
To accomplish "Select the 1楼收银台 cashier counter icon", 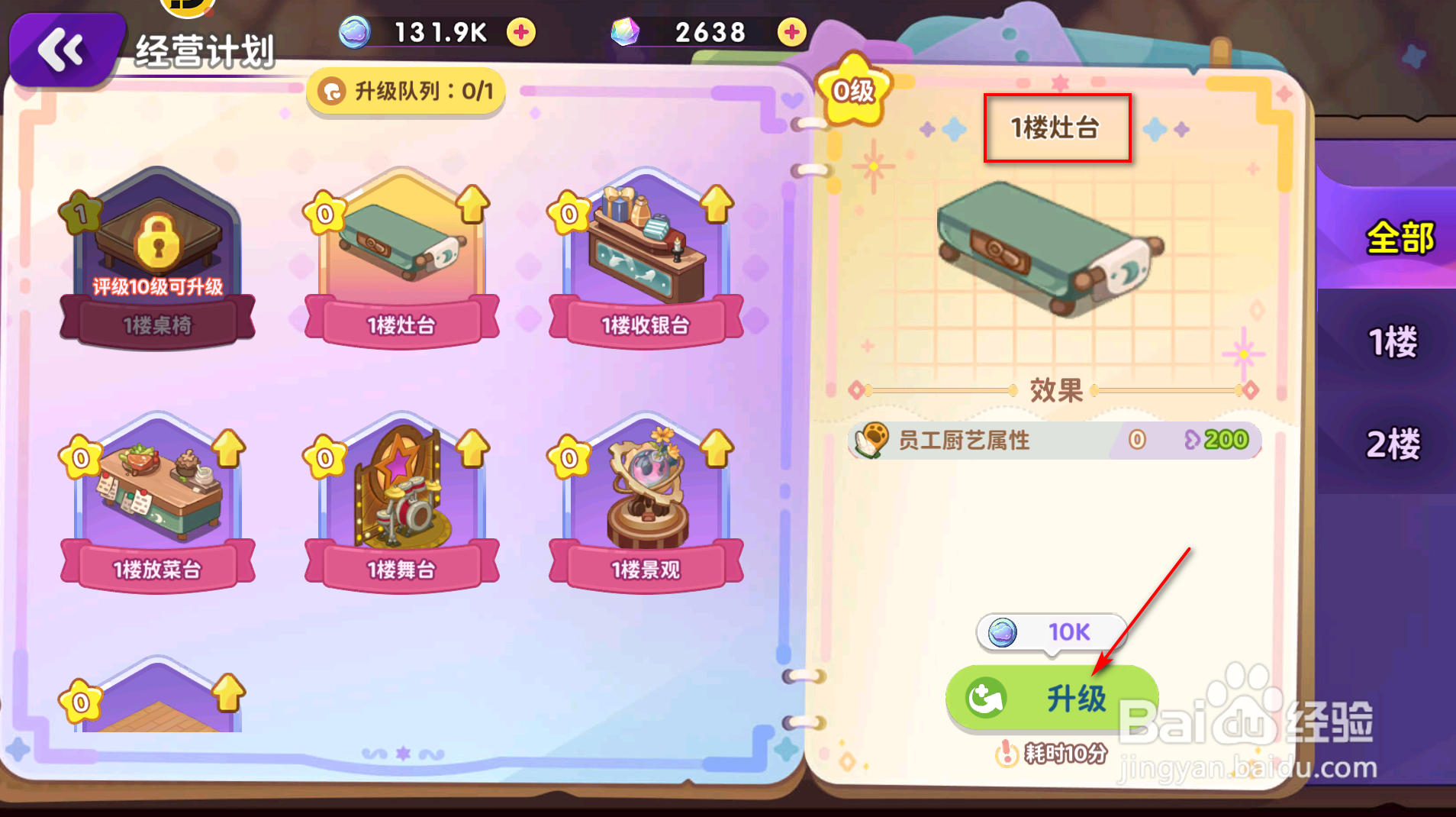I will tap(645, 252).
